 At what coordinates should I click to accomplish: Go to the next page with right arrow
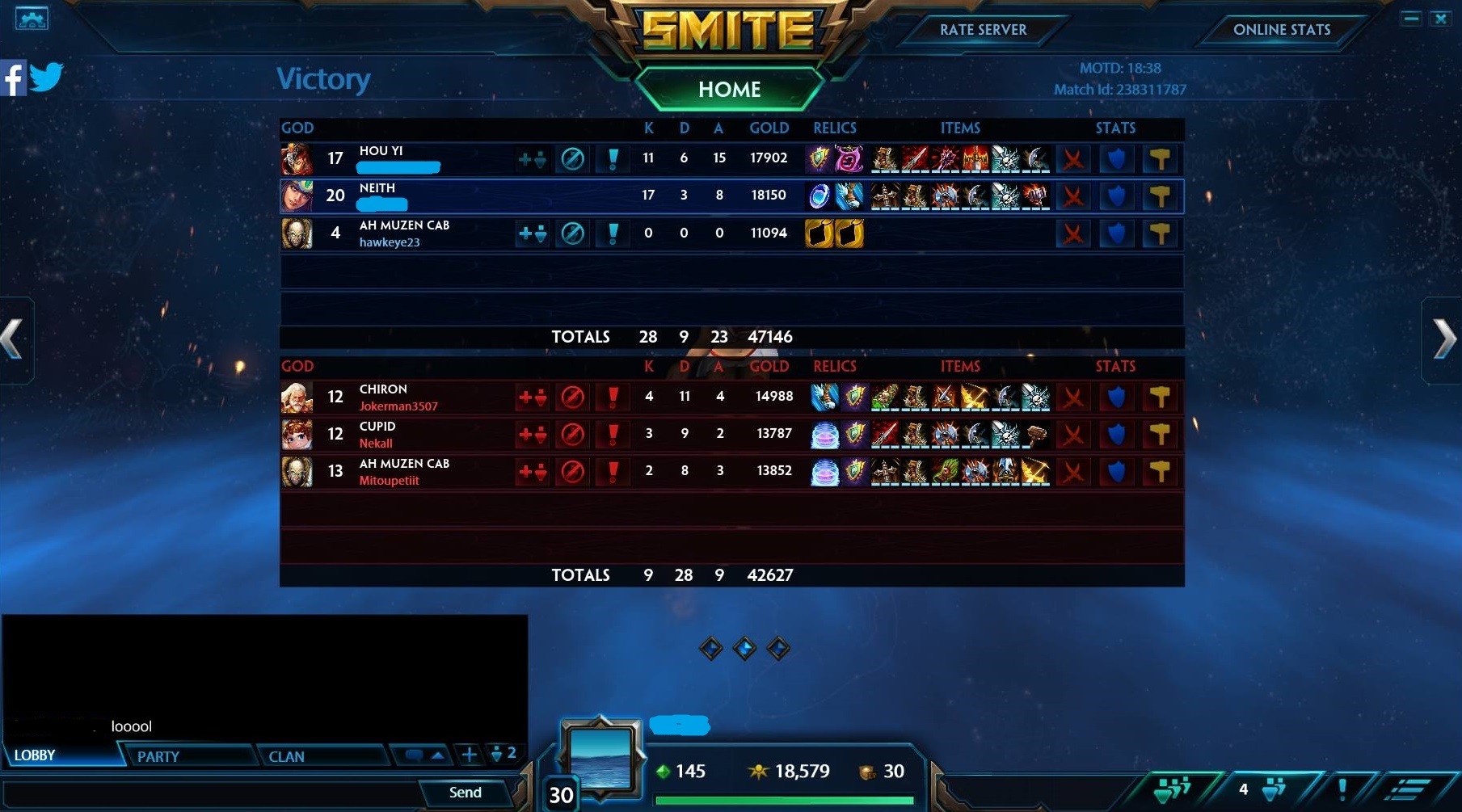[x=1443, y=339]
